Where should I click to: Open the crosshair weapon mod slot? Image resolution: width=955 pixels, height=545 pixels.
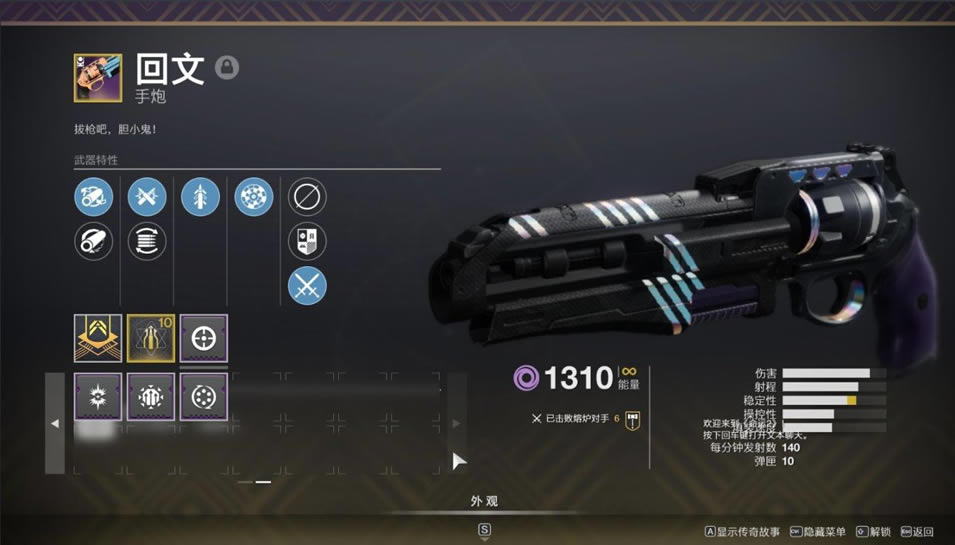click(x=204, y=338)
